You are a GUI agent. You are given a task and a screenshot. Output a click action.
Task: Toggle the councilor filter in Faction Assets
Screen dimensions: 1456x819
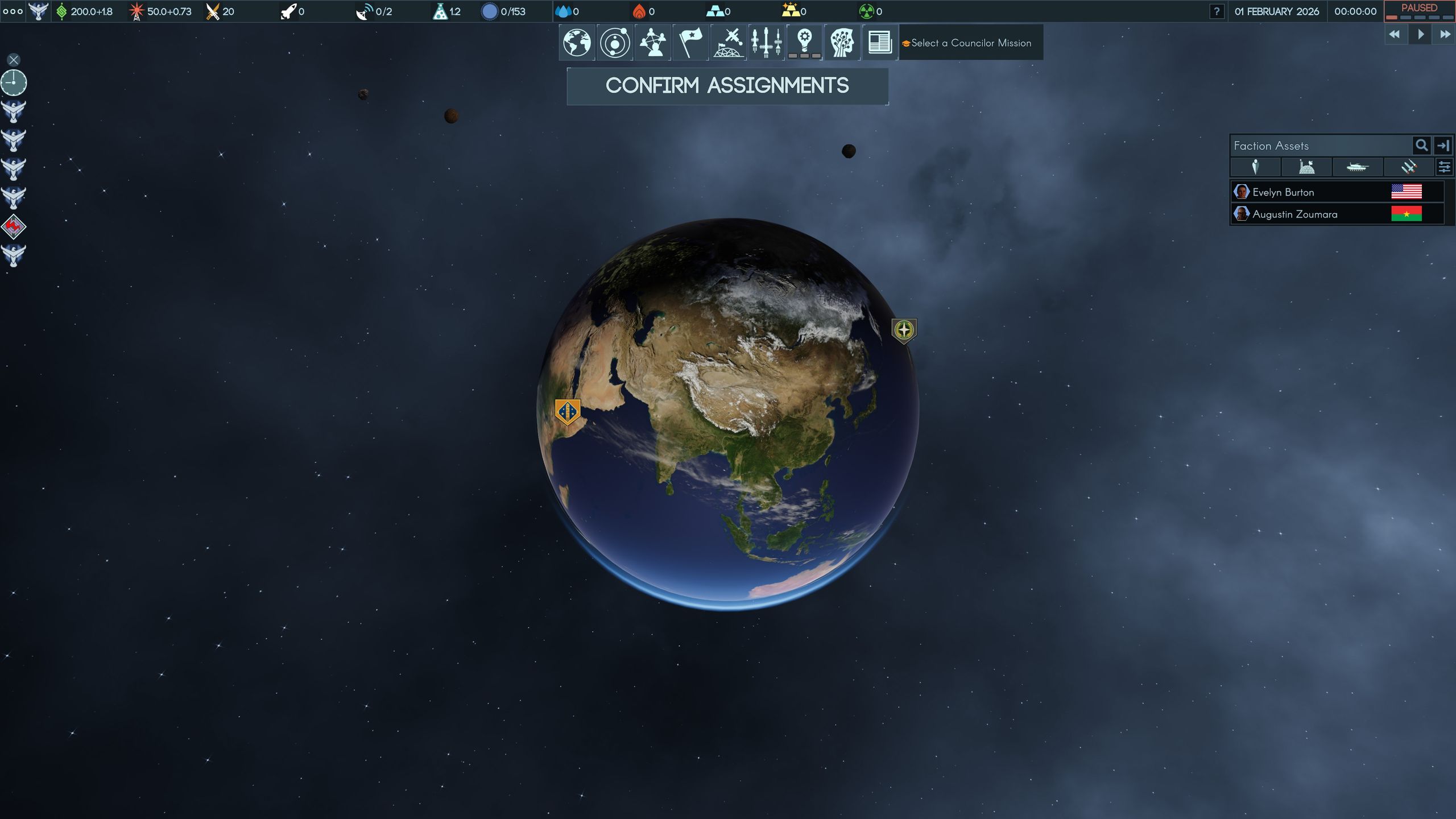point(1256,167)
